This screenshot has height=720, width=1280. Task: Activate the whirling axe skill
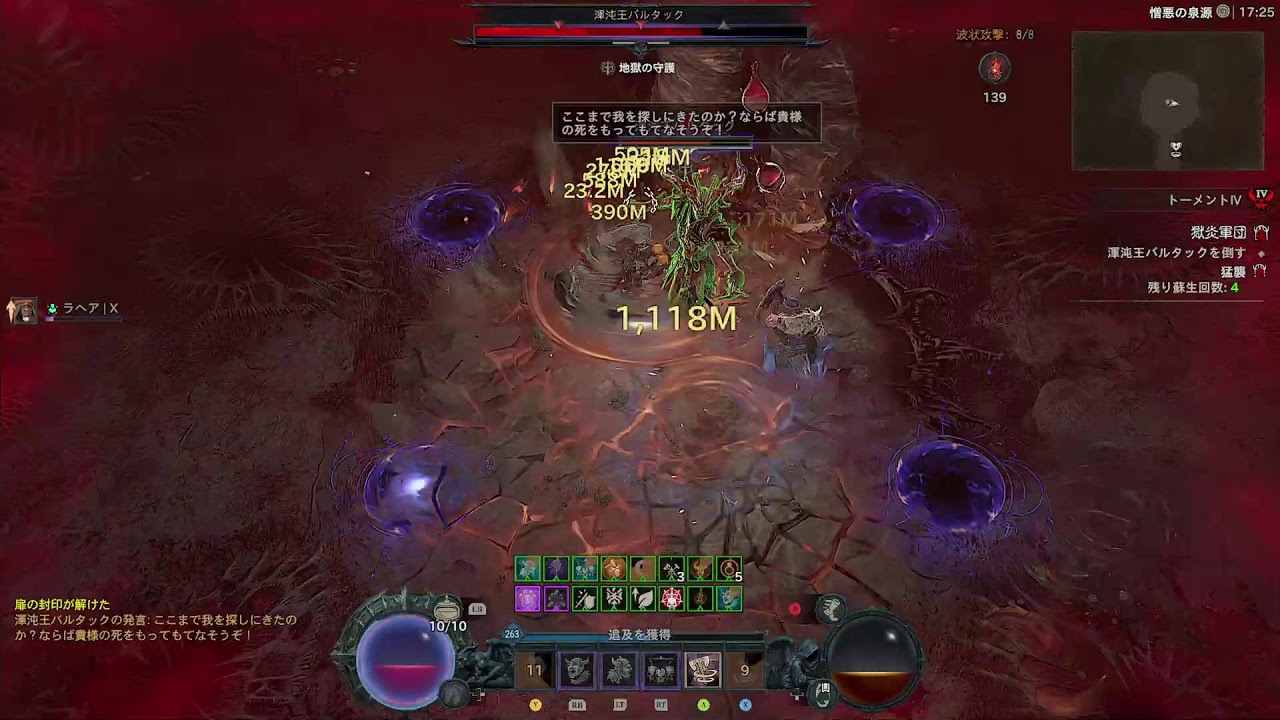702,670
